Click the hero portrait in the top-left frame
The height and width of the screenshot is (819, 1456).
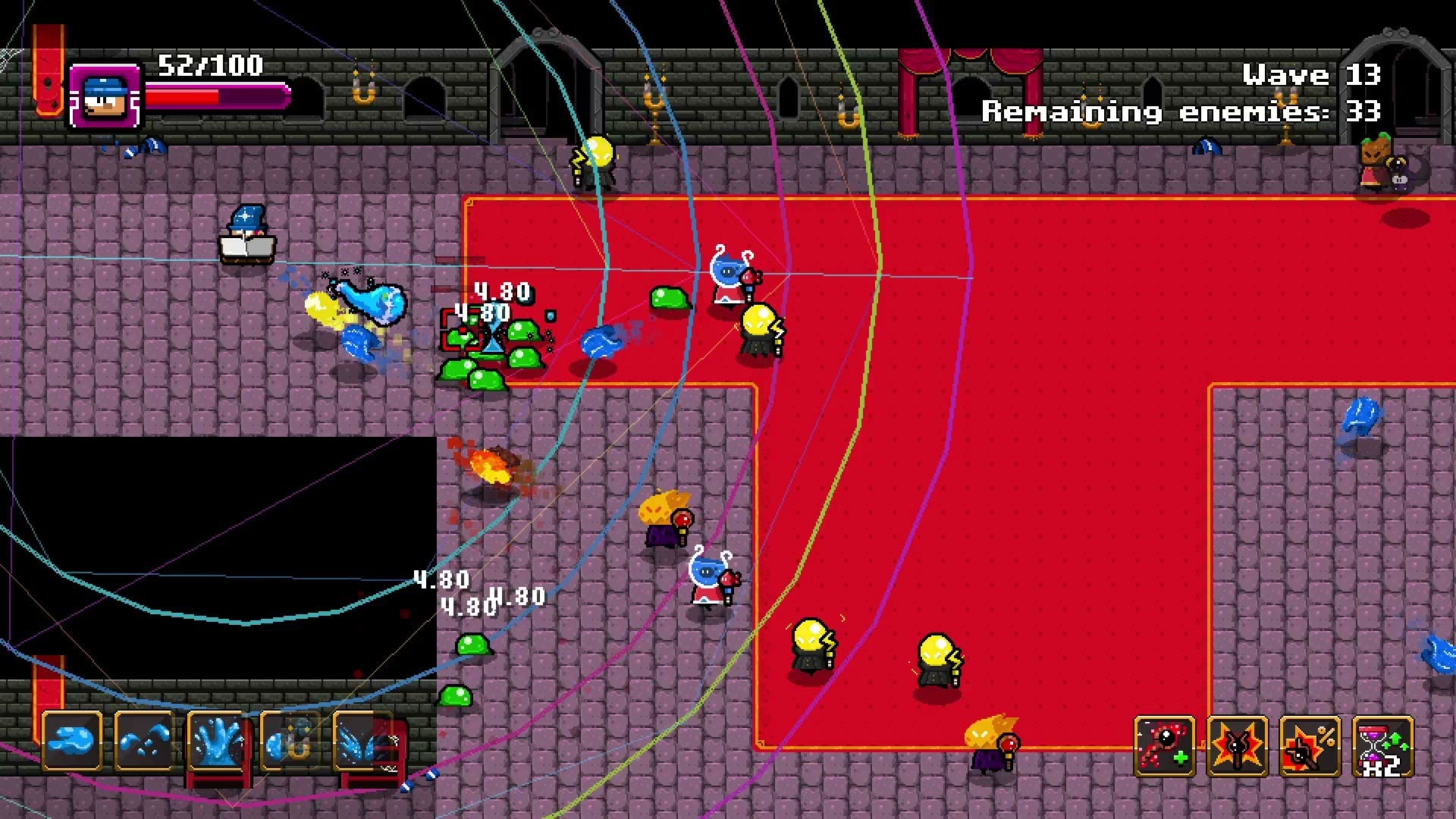pyautogui.click(x=106, y=96)
